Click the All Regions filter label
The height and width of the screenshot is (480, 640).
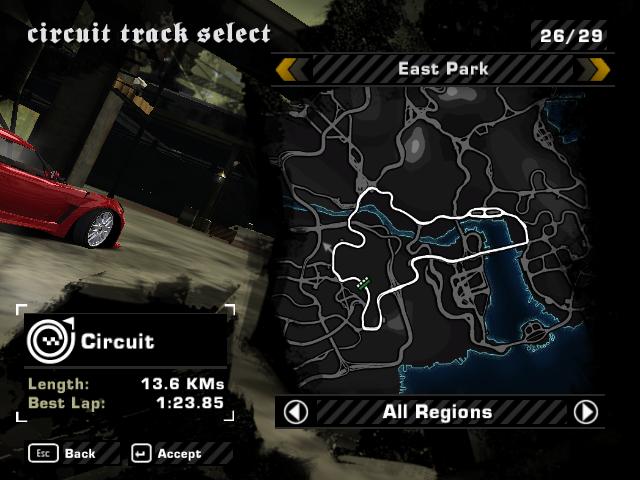pyautogui.click(x=437, y=412)
